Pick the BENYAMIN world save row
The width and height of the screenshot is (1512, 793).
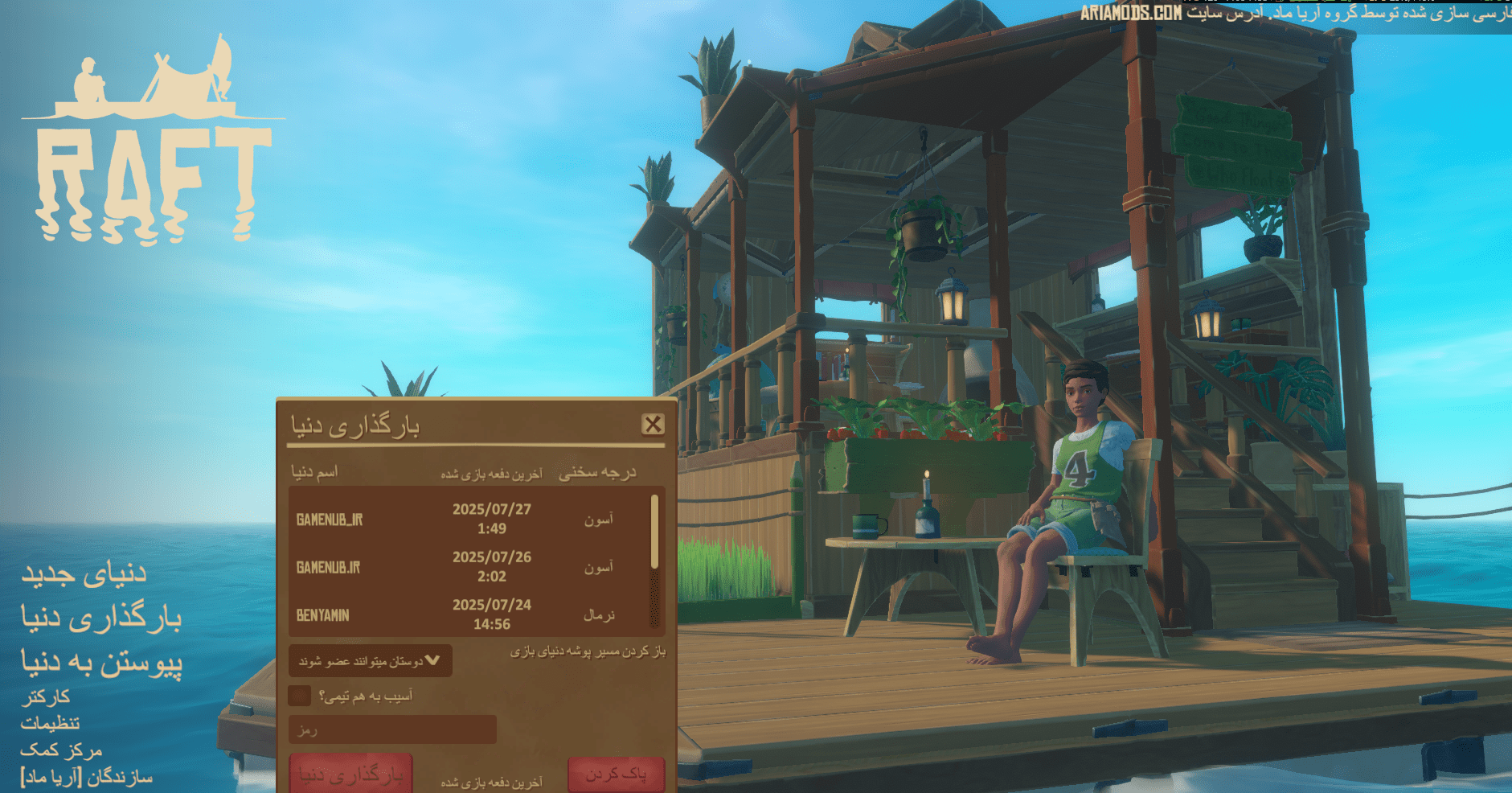(x=466, y=614)
